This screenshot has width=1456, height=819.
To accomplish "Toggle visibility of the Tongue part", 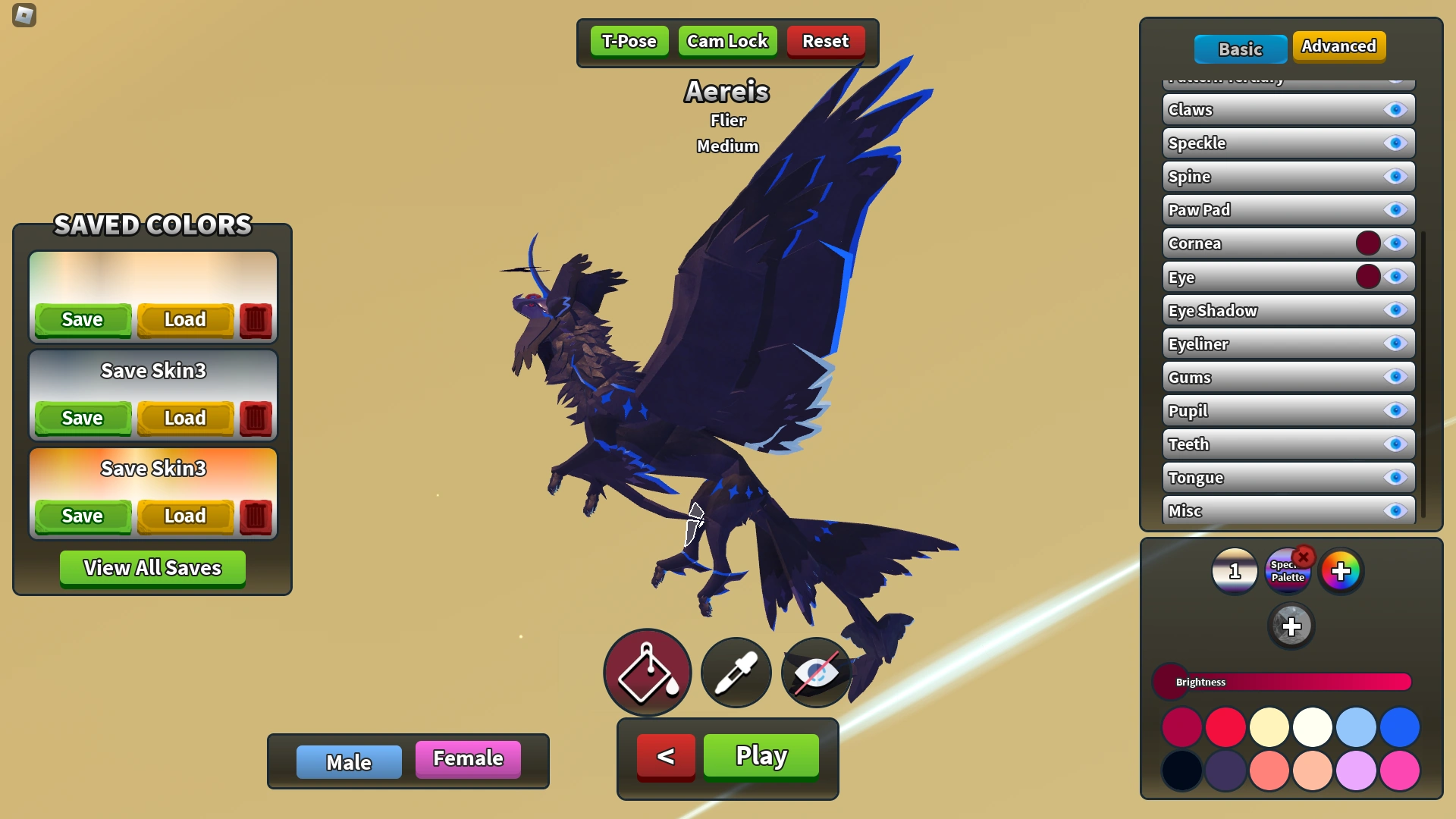I will (1396, 478).
